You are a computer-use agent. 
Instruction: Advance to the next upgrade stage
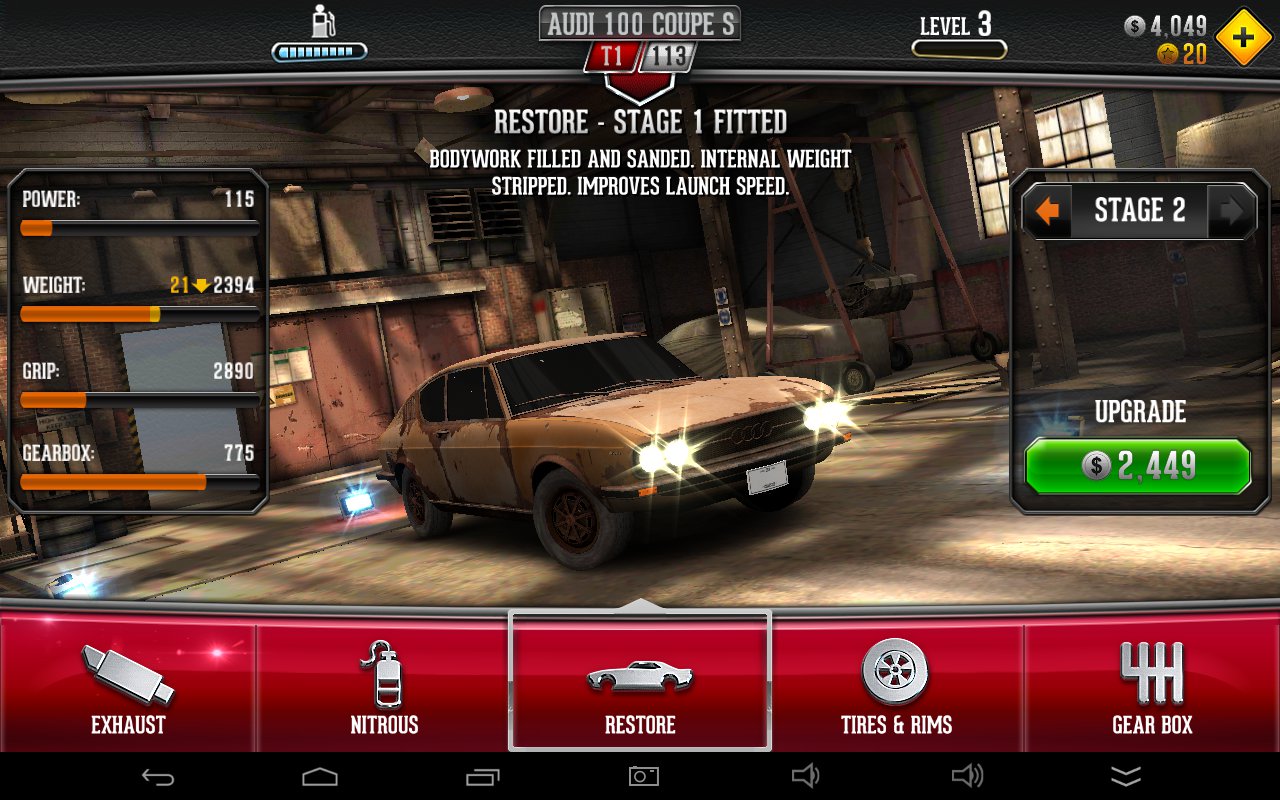coord(1231,211)
